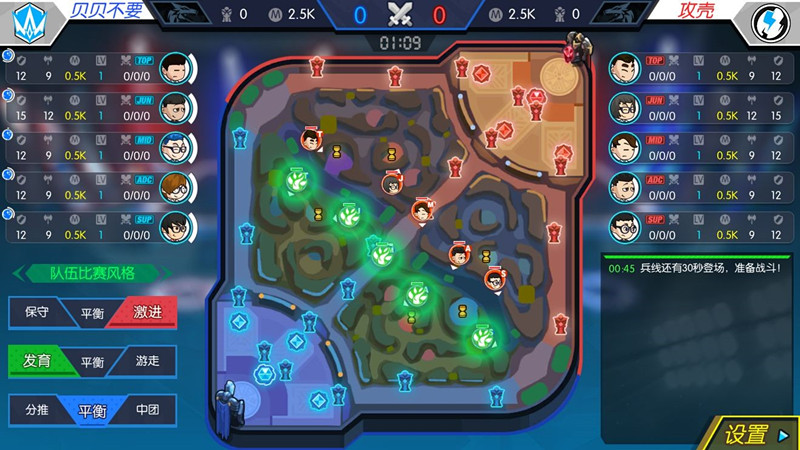Select the 发育 farming style option

point(36,361)
